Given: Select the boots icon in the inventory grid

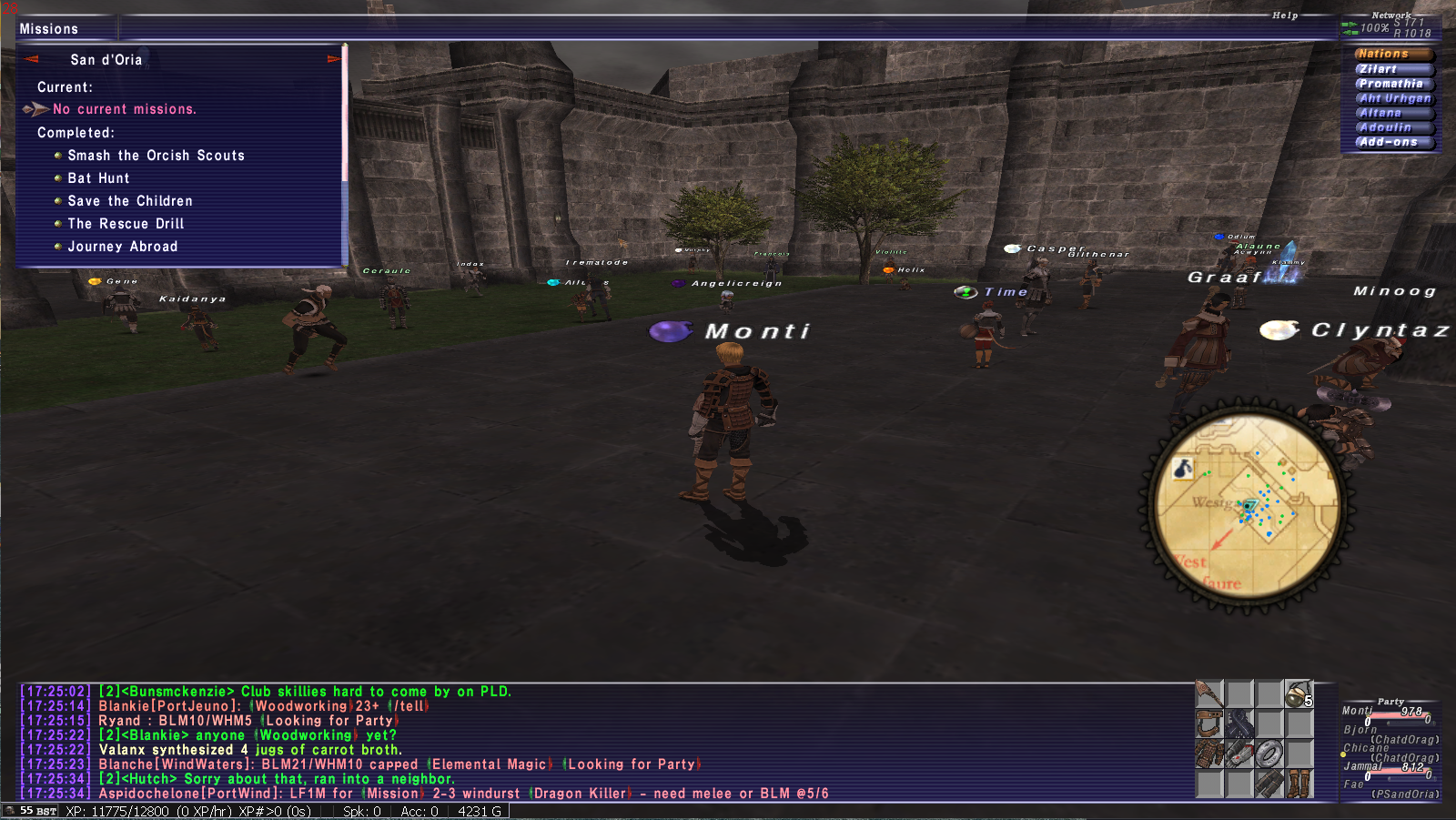Looking at the screenshot, I should (x=1298, y=784).
